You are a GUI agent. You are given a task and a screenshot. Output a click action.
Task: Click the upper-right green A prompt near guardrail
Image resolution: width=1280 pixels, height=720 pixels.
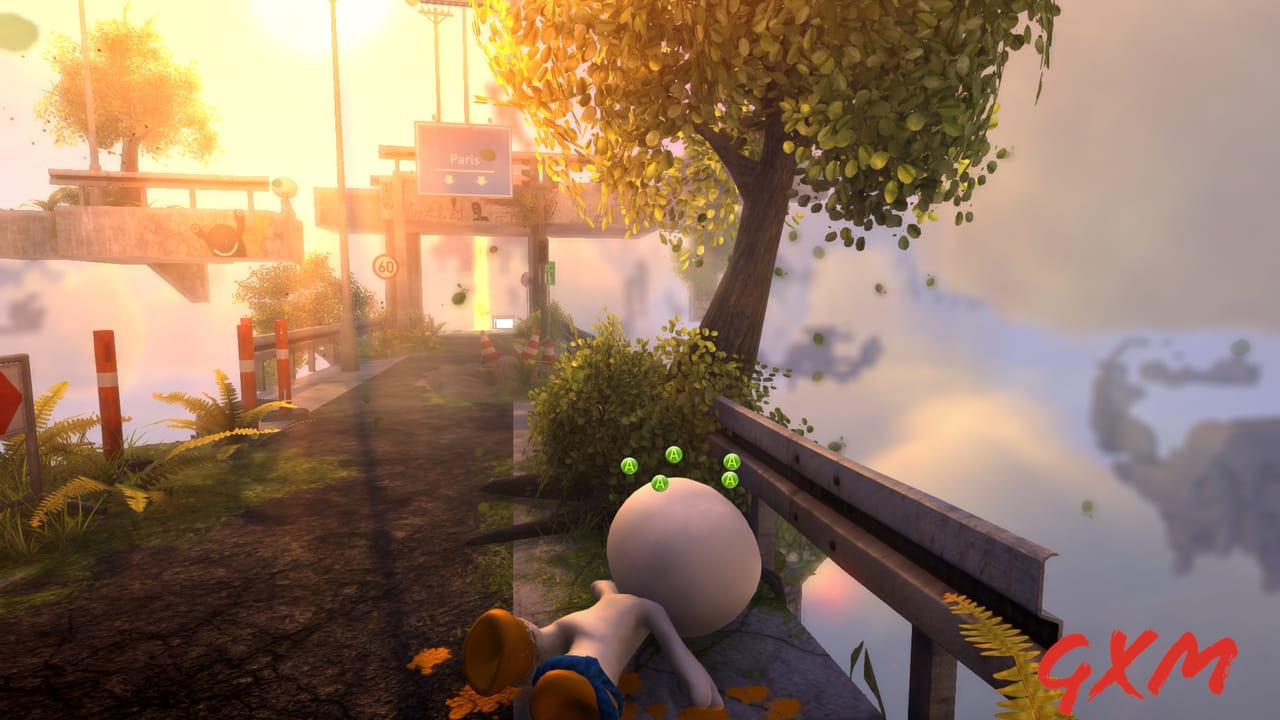pyautogui.click(x=731, y=462)
